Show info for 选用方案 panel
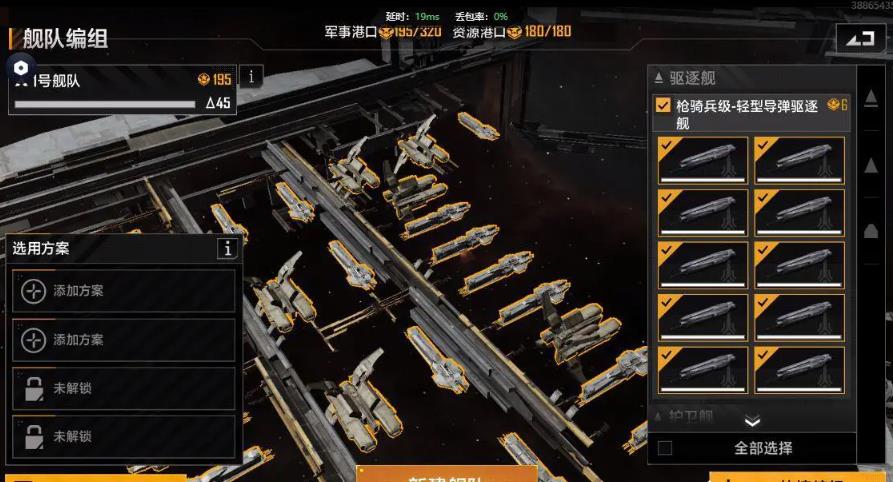 (228, 249)
